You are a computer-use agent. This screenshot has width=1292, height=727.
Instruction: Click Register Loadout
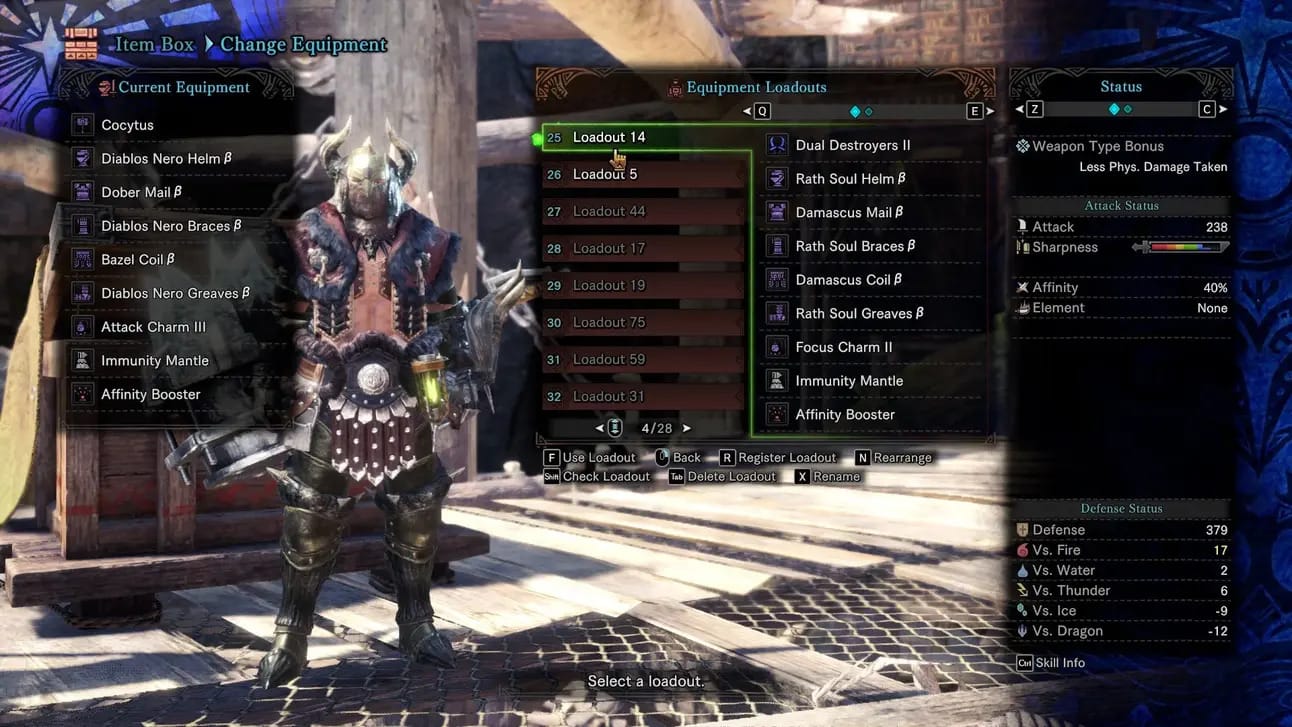(x=777, y=458)
